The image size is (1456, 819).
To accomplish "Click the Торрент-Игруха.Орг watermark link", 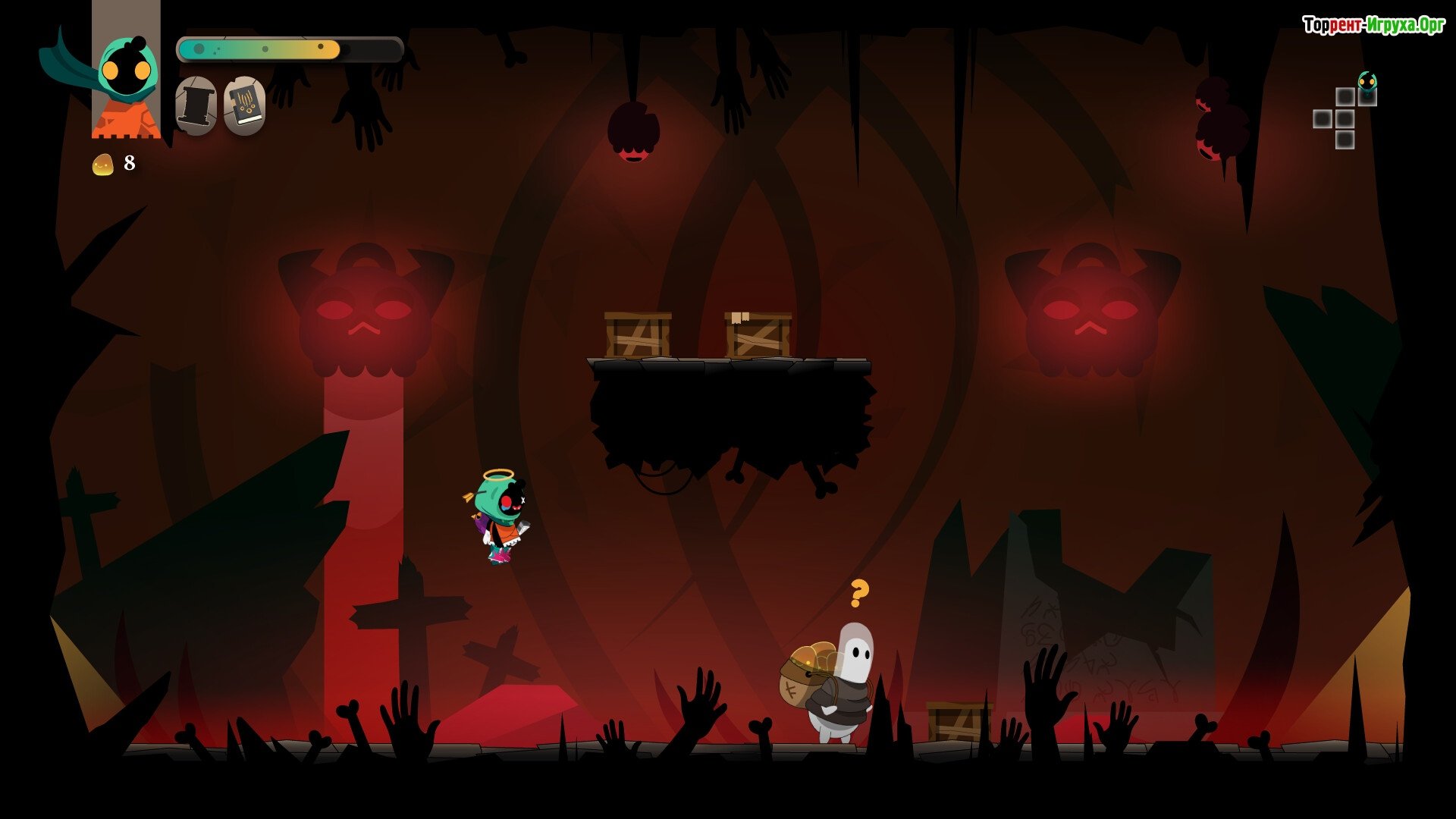I will pos(1373,26).
